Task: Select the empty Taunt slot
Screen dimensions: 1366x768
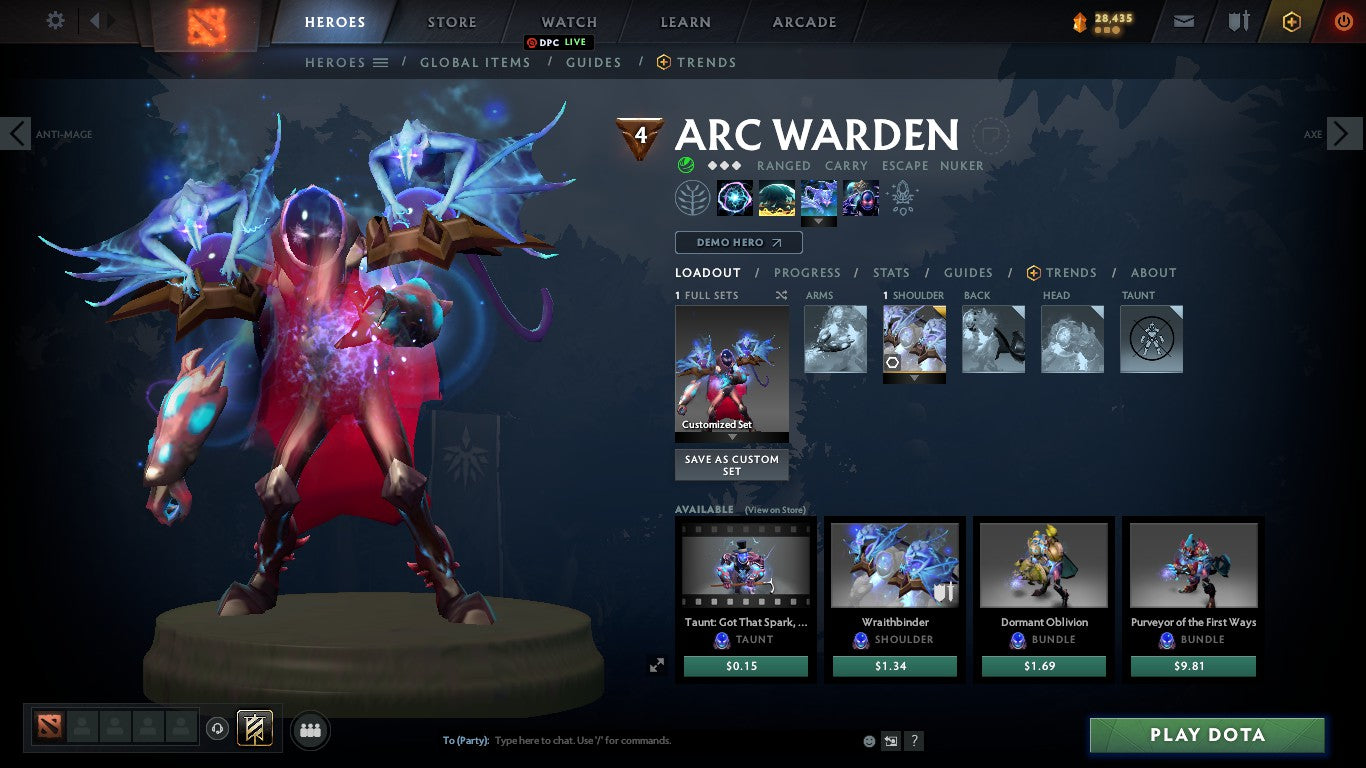Action: (1151, 338)
